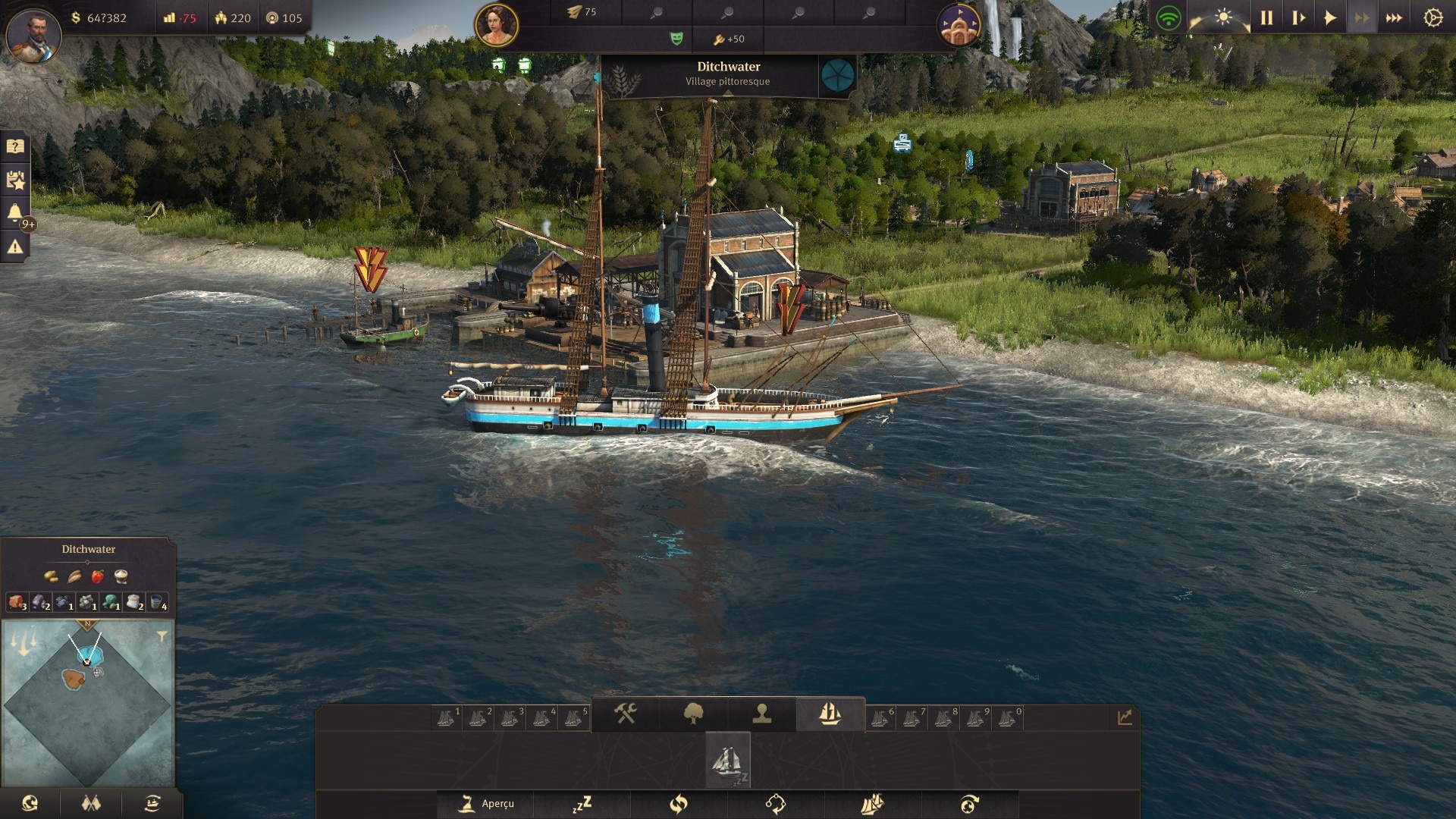Open the player profile portrait
The height and width of the screenshot is (819, 1456).
click(33, 35)
